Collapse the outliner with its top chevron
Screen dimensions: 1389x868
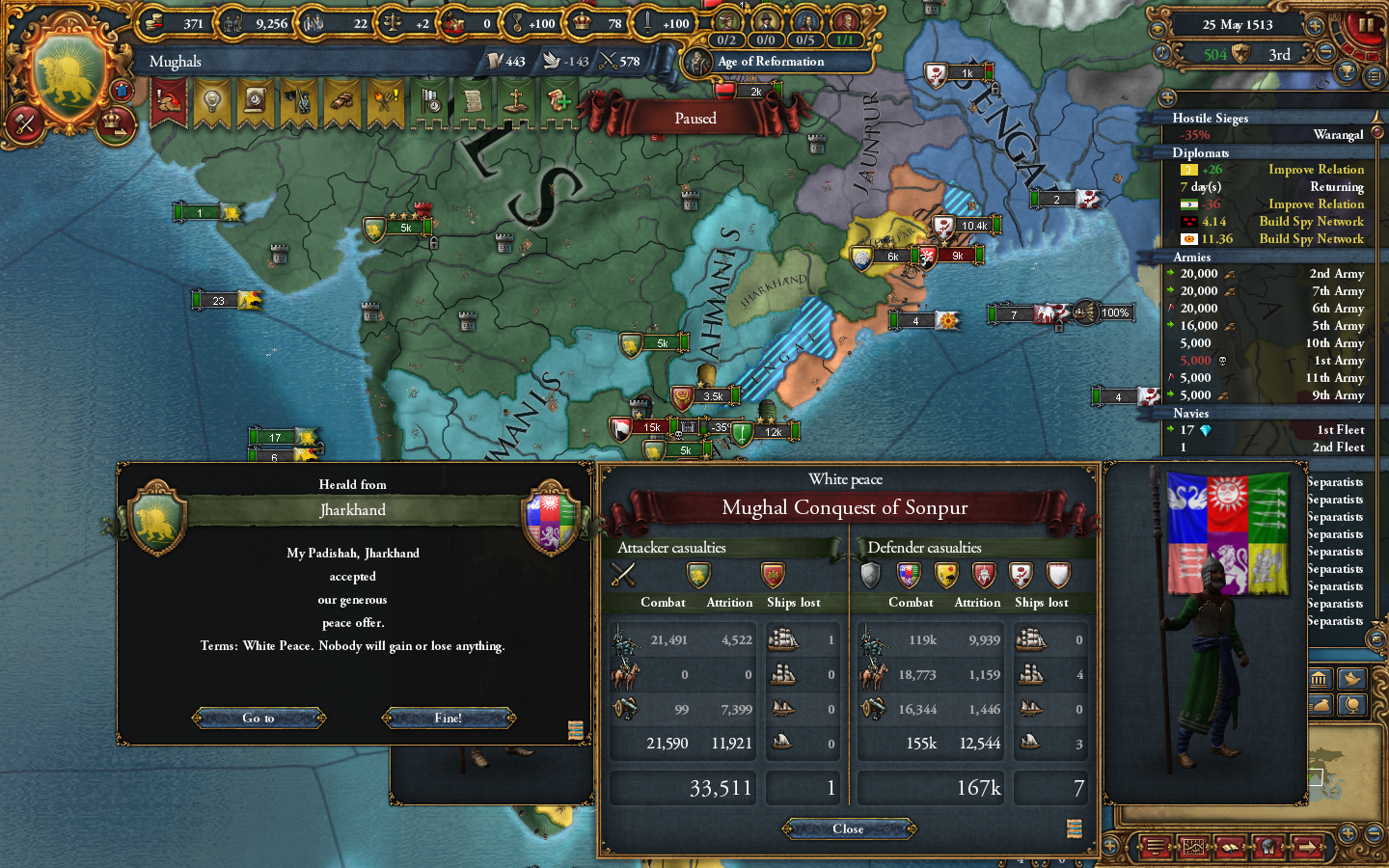tap(1168, 96)
